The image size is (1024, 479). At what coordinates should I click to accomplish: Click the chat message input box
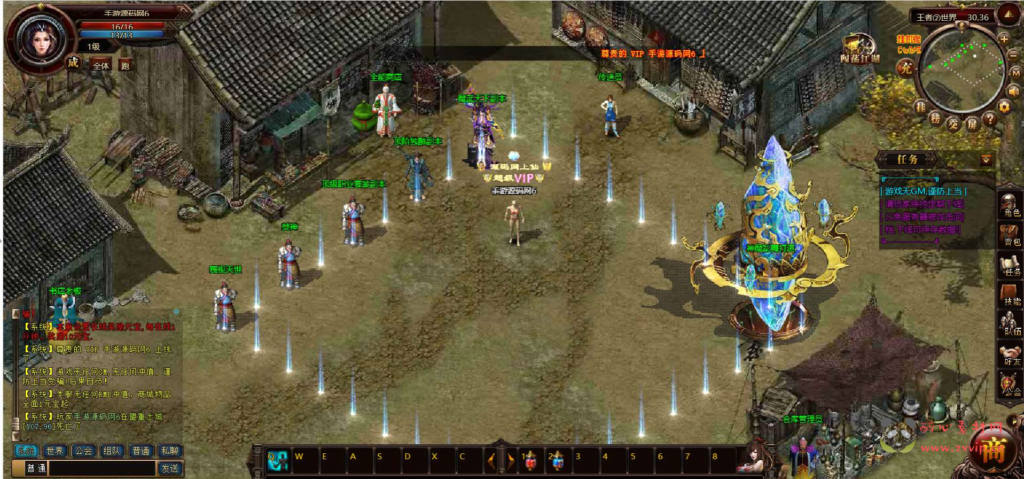(x=100, y=468)
